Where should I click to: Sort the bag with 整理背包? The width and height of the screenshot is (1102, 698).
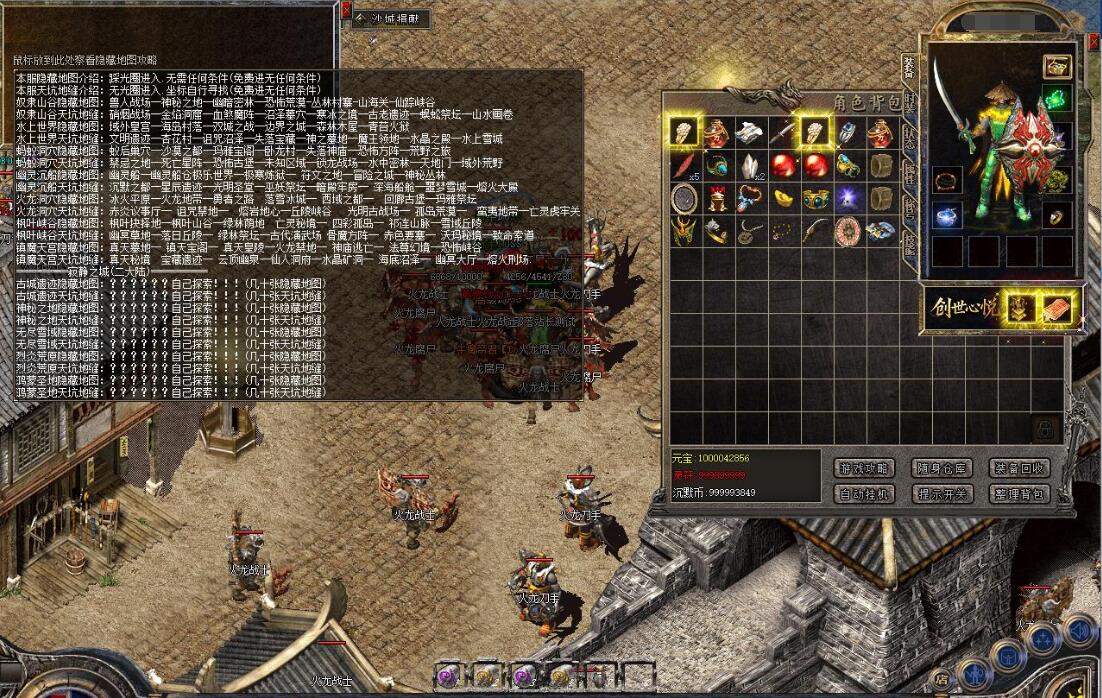click(x=1019, y=494)
